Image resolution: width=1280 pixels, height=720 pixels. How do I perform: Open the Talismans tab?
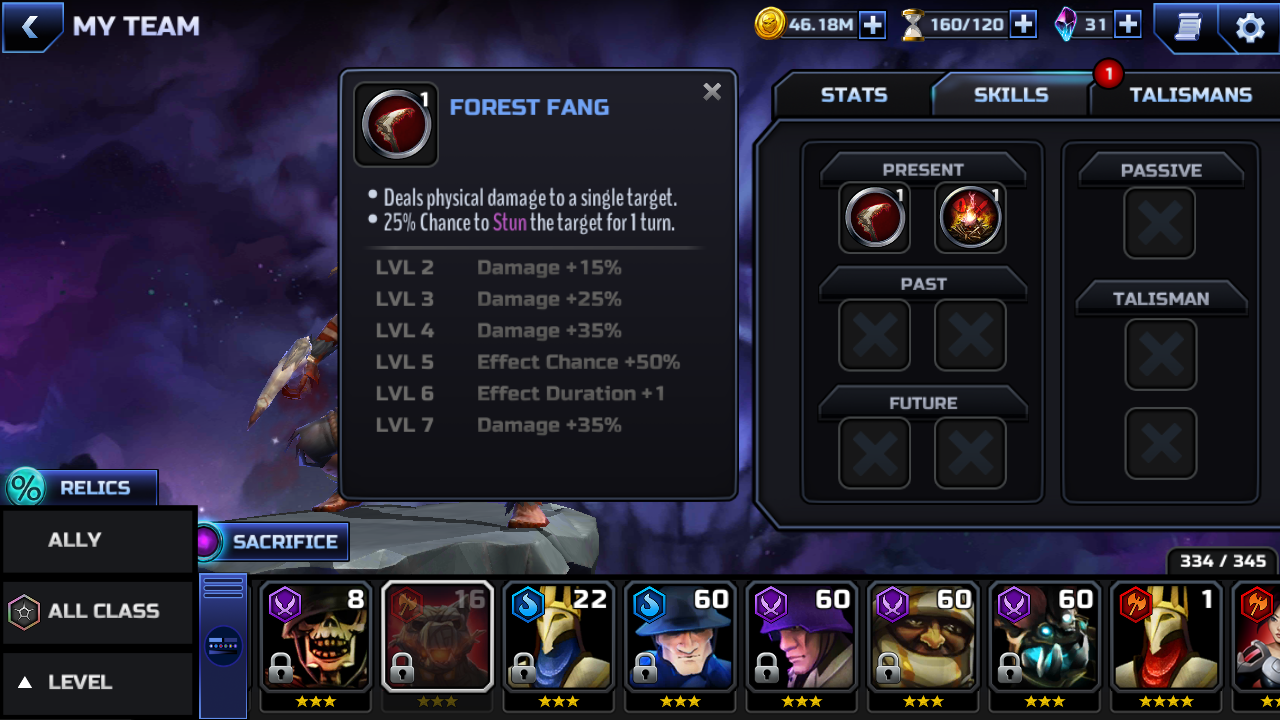(1190, 95)
